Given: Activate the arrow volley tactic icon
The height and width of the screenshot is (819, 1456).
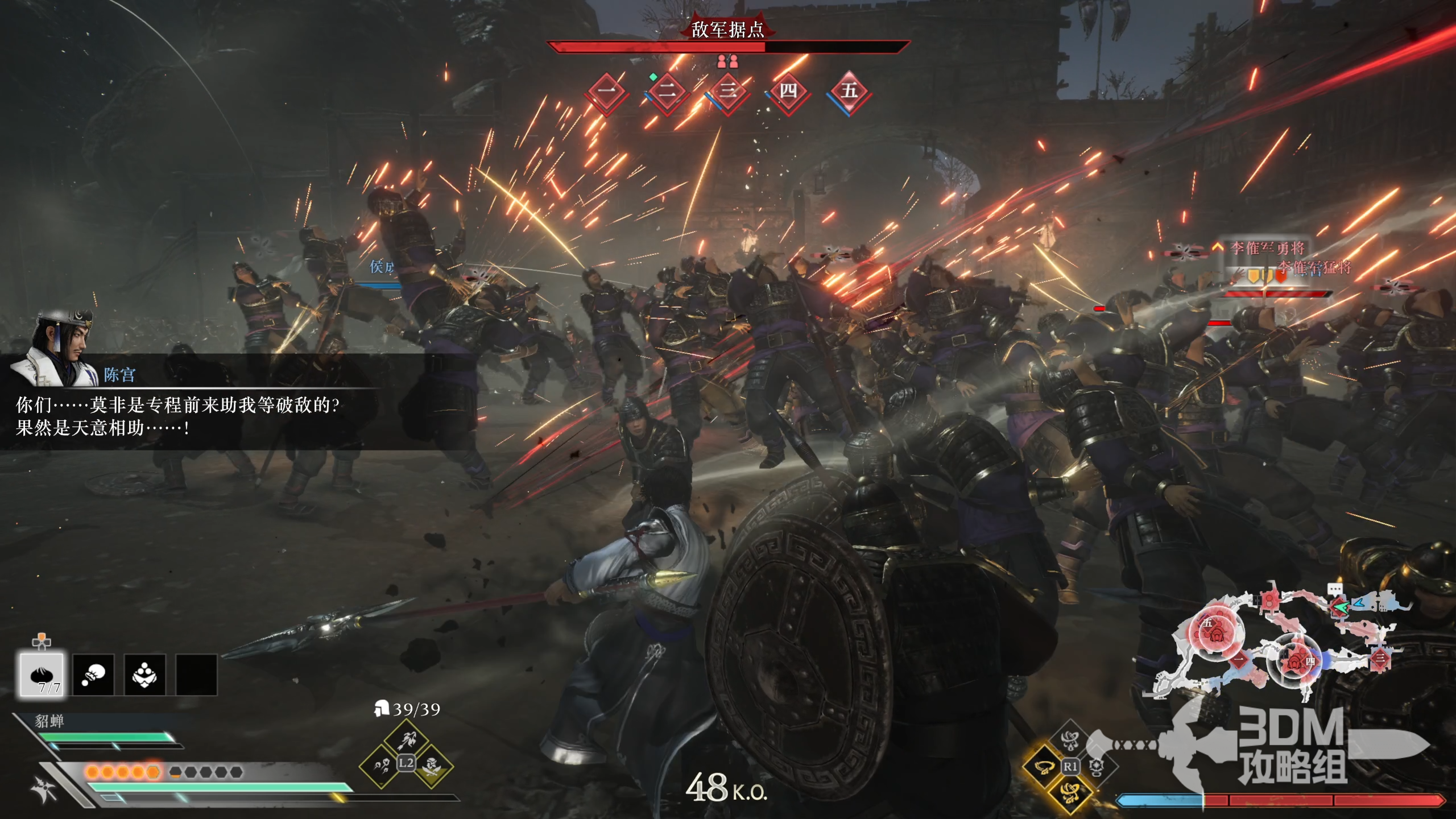Looking at the screenshot, I should (x=381, y=766).
